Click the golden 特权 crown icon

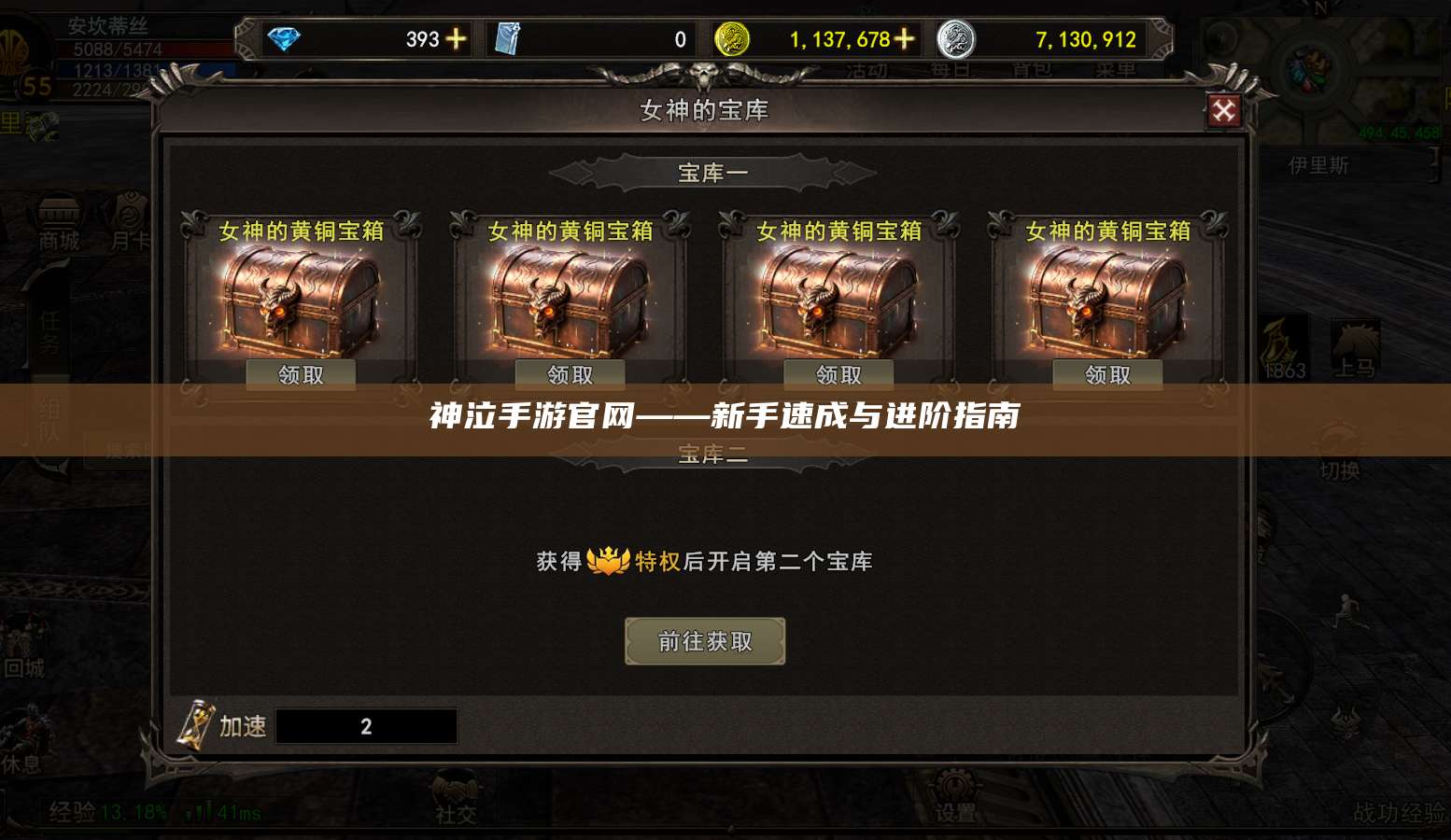[x=609, y=560]
